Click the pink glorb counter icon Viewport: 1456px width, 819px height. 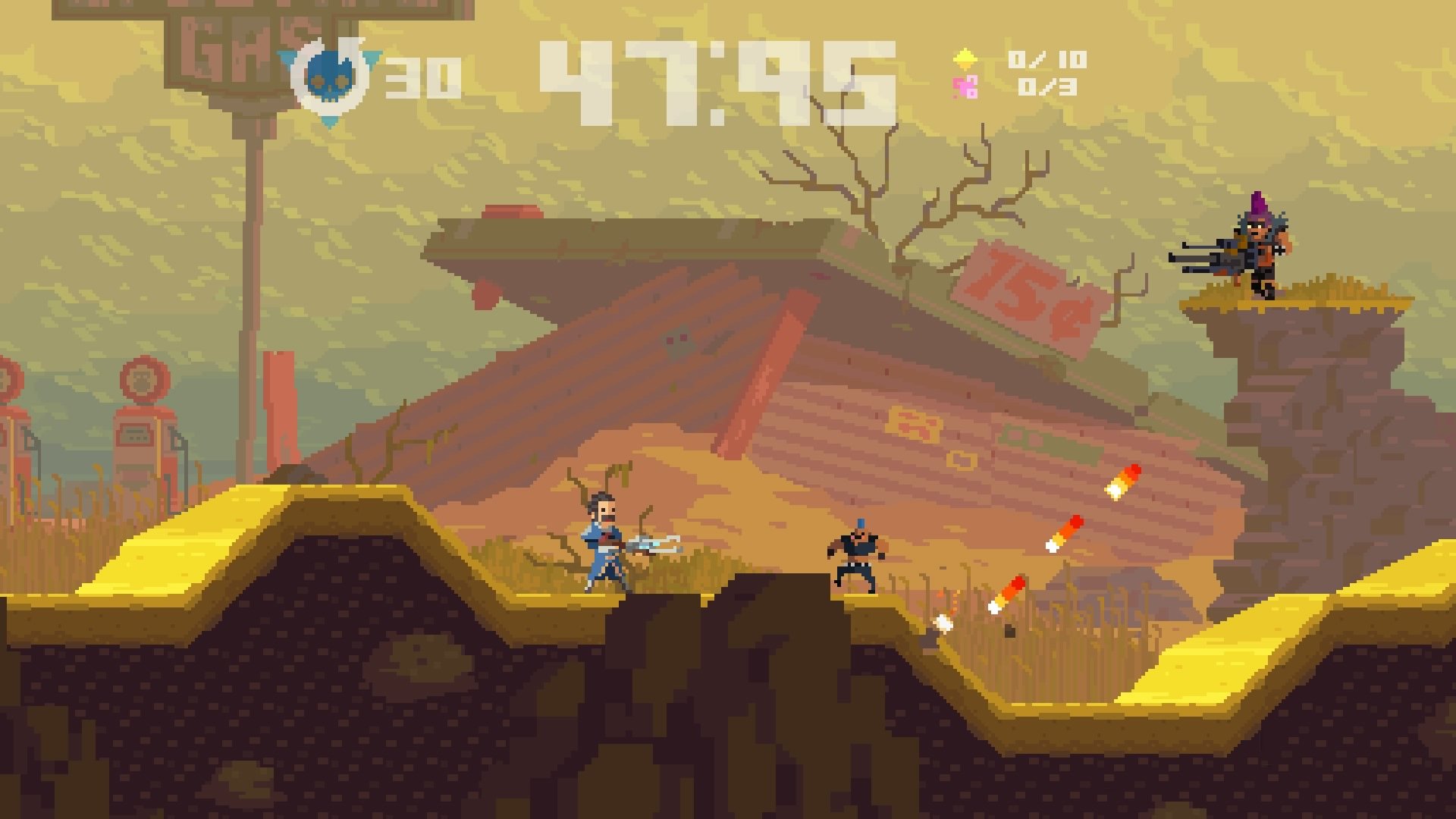coord(965,88)
